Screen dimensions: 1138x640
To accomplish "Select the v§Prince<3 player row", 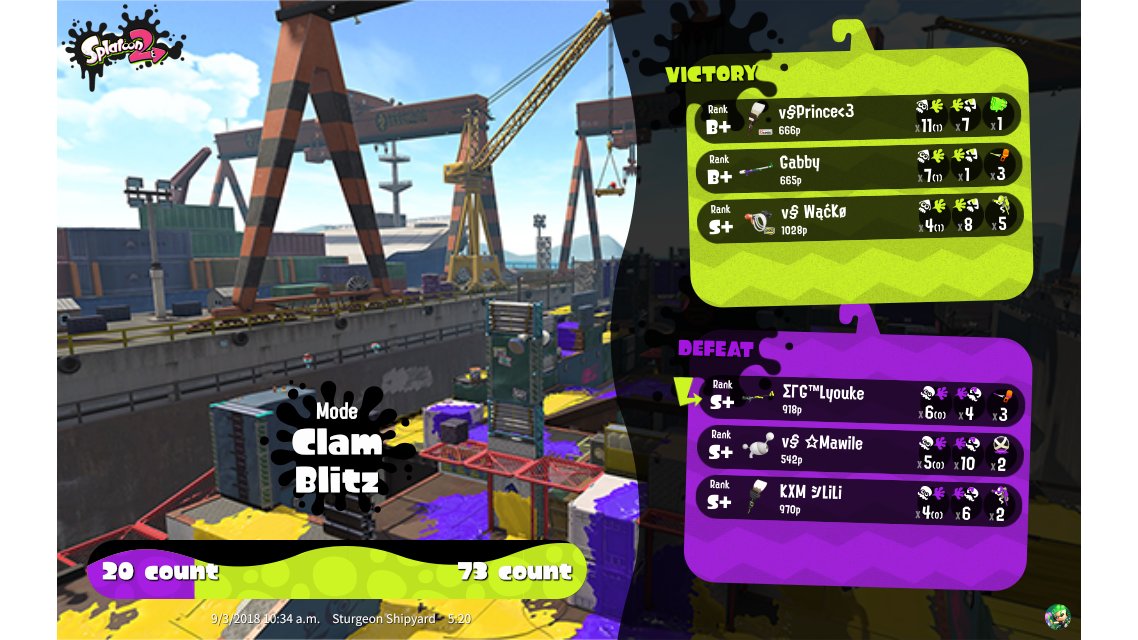I will [858, 116].
